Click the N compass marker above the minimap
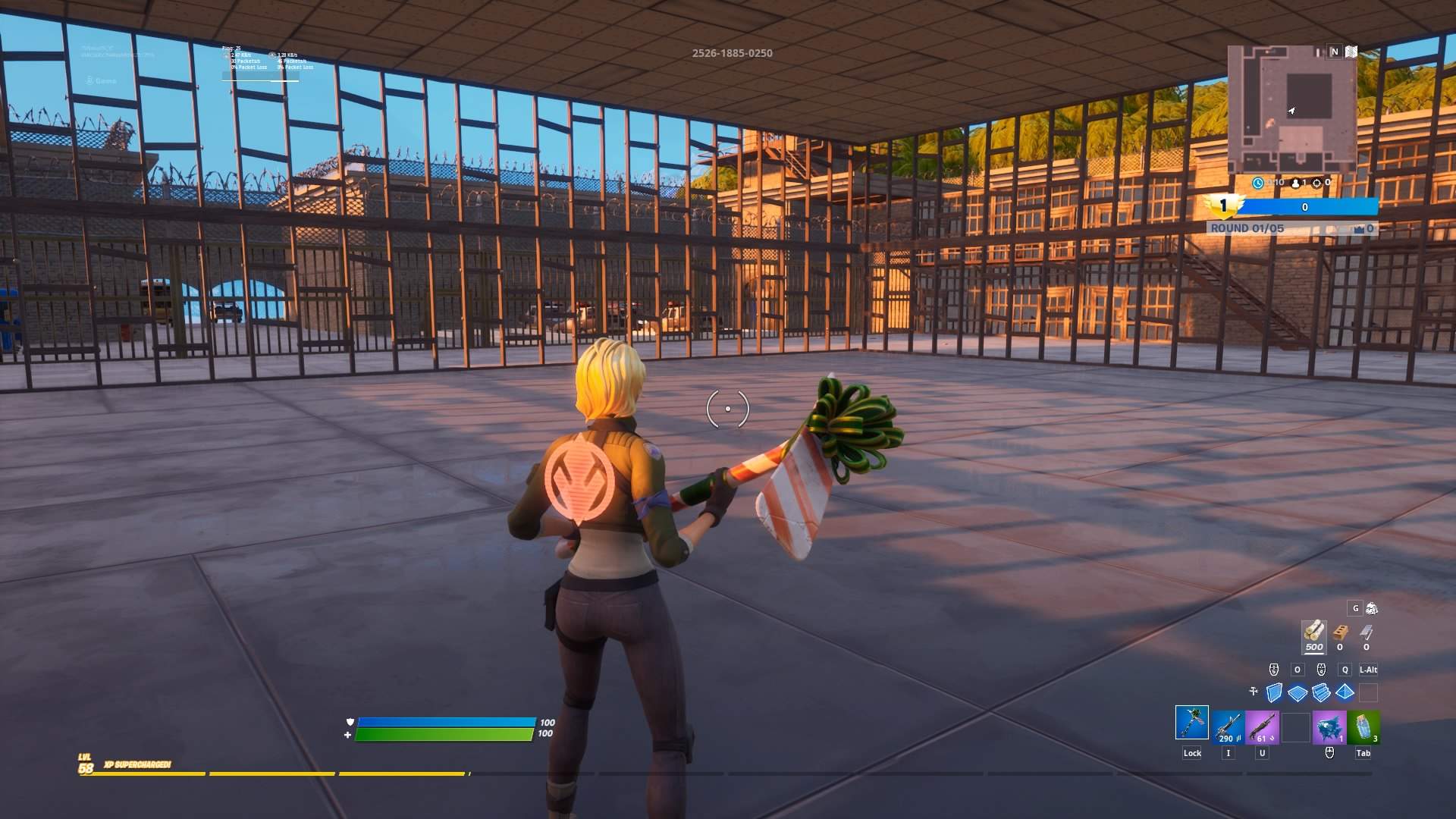The height and width of the screenshot is (819, 1456). click(1335, 51)
